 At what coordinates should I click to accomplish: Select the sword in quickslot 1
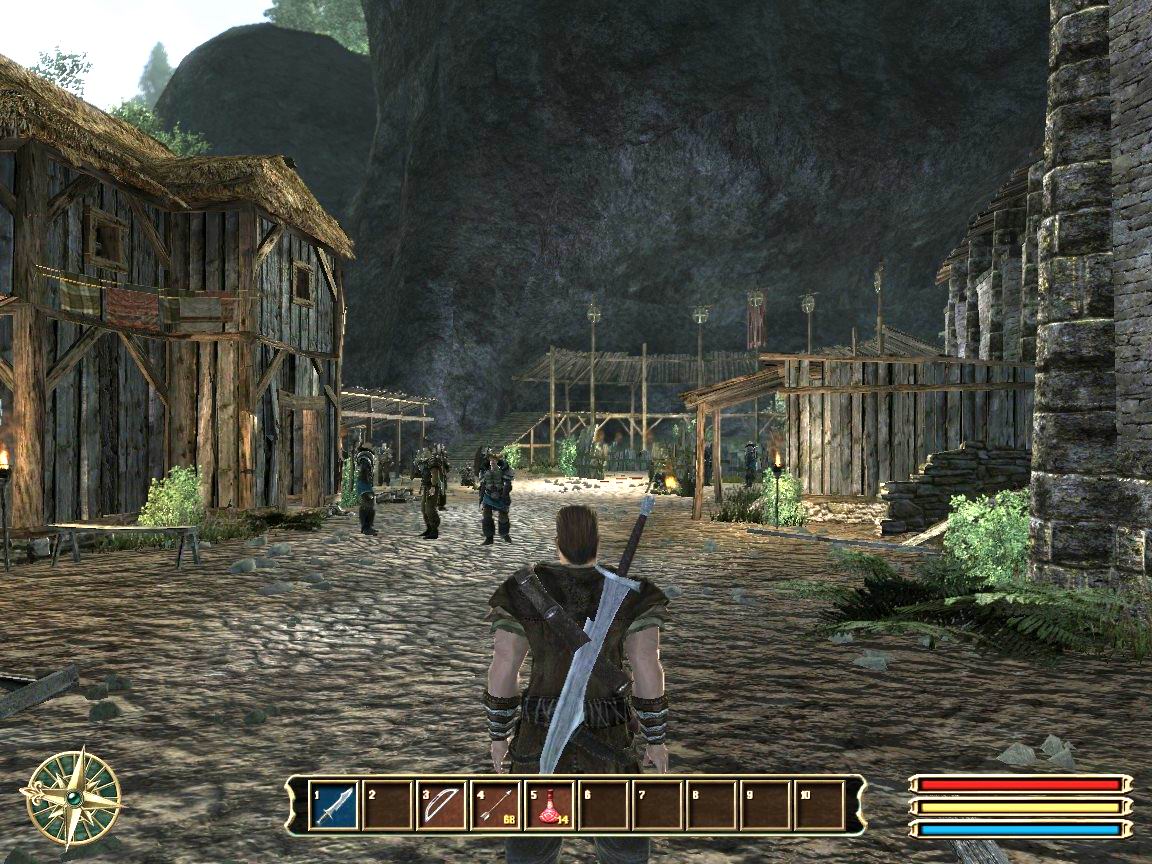tap(333, 805)
